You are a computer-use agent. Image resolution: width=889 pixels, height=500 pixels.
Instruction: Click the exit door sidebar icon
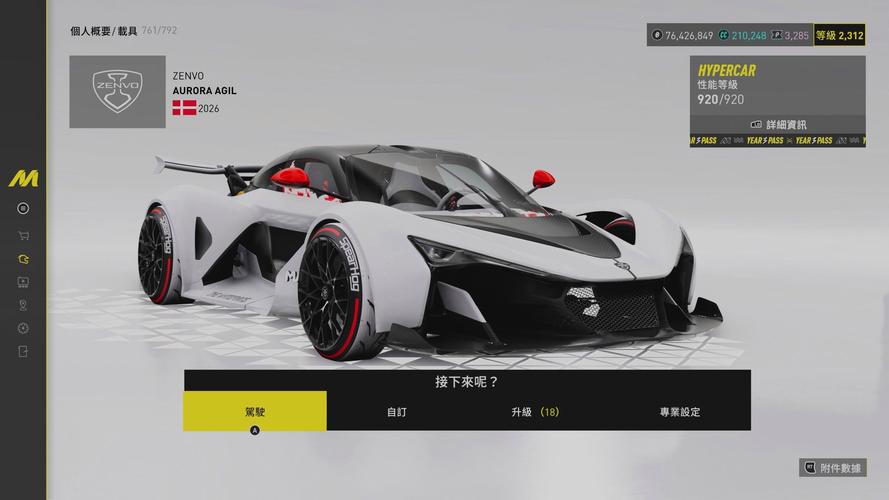click(x=23, y=351)
